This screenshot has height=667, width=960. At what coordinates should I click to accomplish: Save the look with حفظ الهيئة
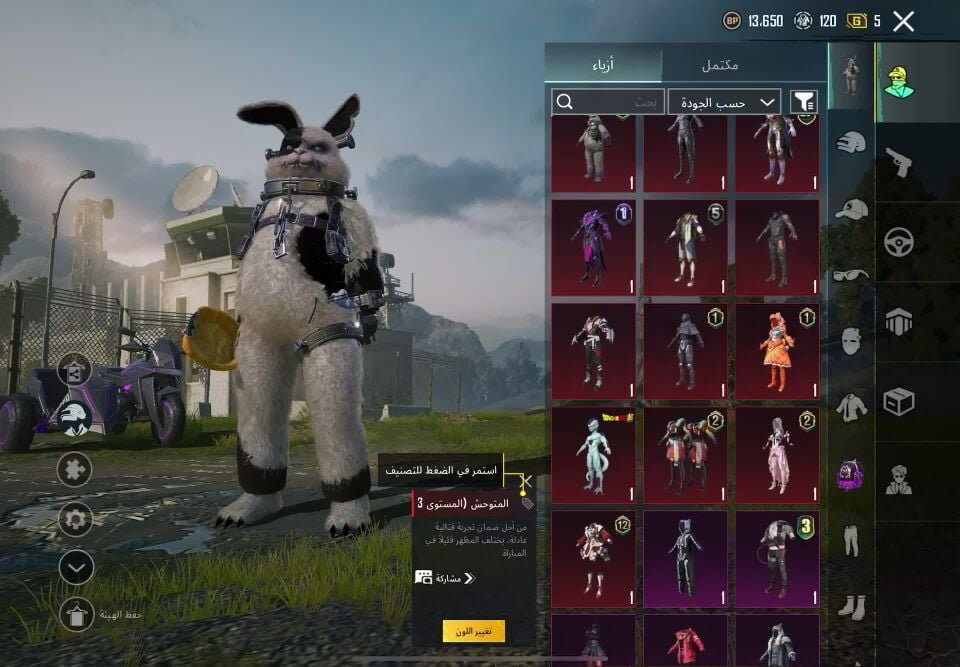77,615
